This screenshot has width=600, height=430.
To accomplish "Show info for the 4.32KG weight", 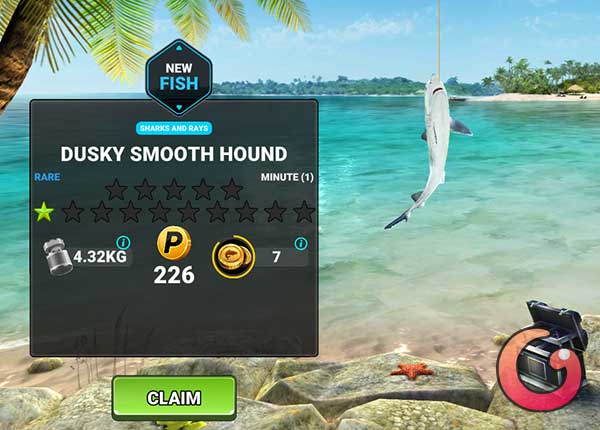I will click(123, 242).
